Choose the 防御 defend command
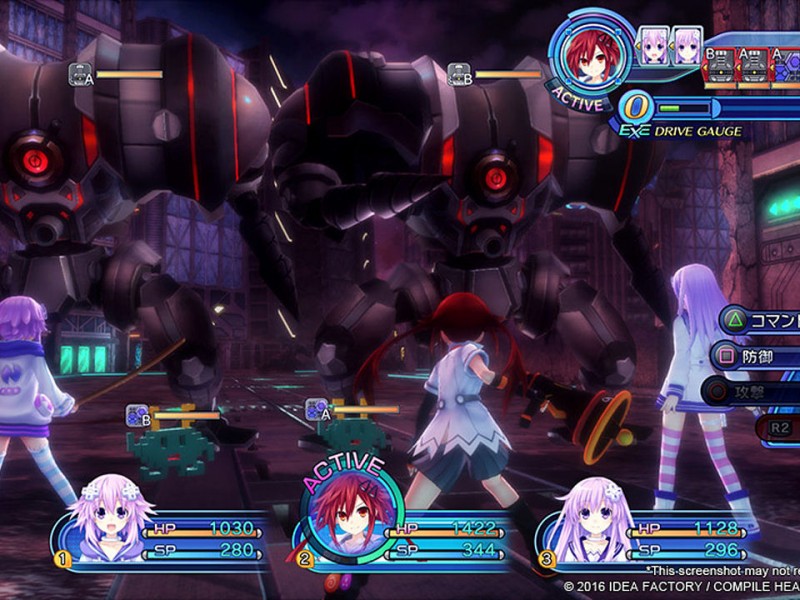 [x=755, y=356]
